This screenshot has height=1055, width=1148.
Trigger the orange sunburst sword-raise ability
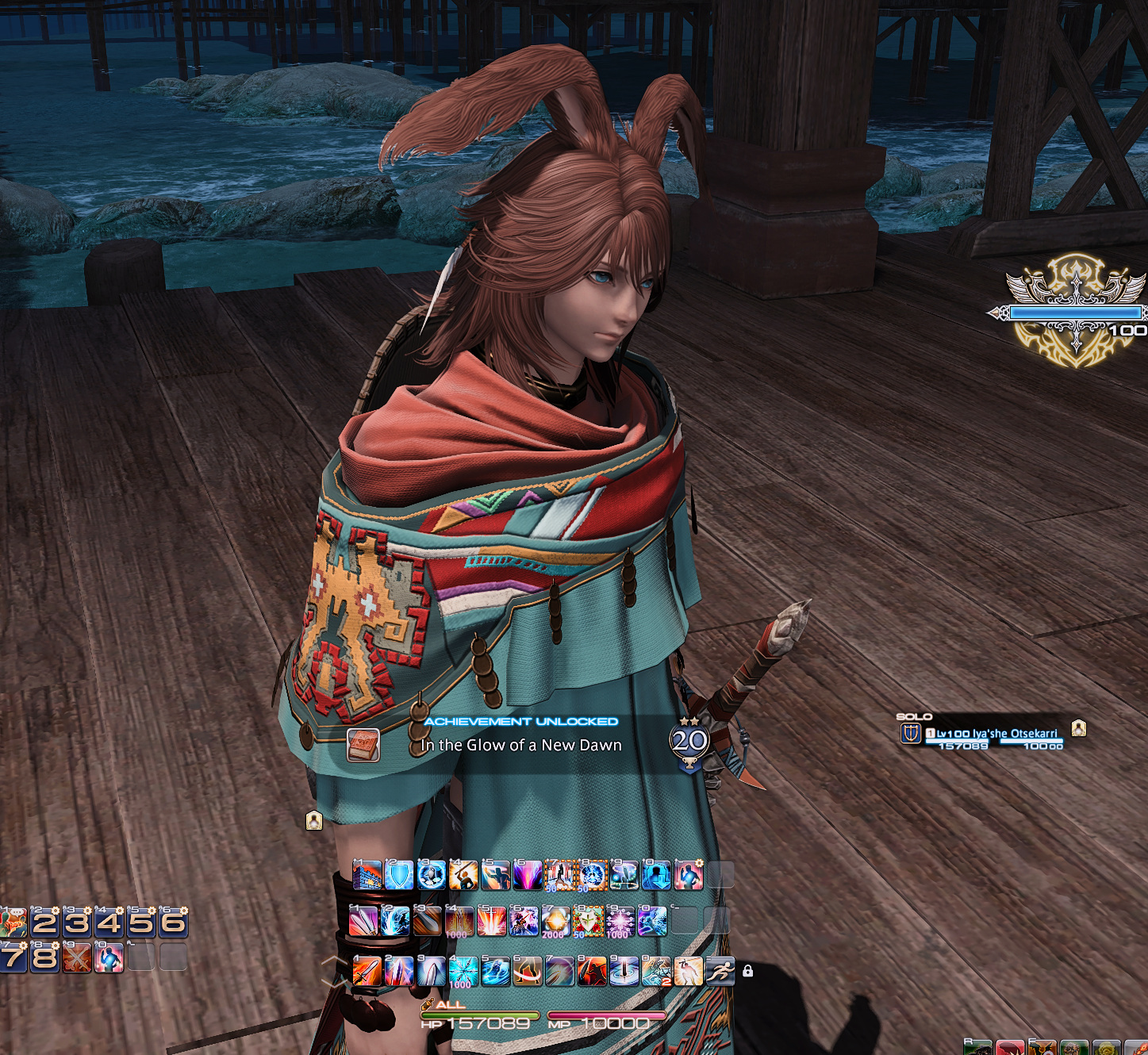click(x=491, y=922)
